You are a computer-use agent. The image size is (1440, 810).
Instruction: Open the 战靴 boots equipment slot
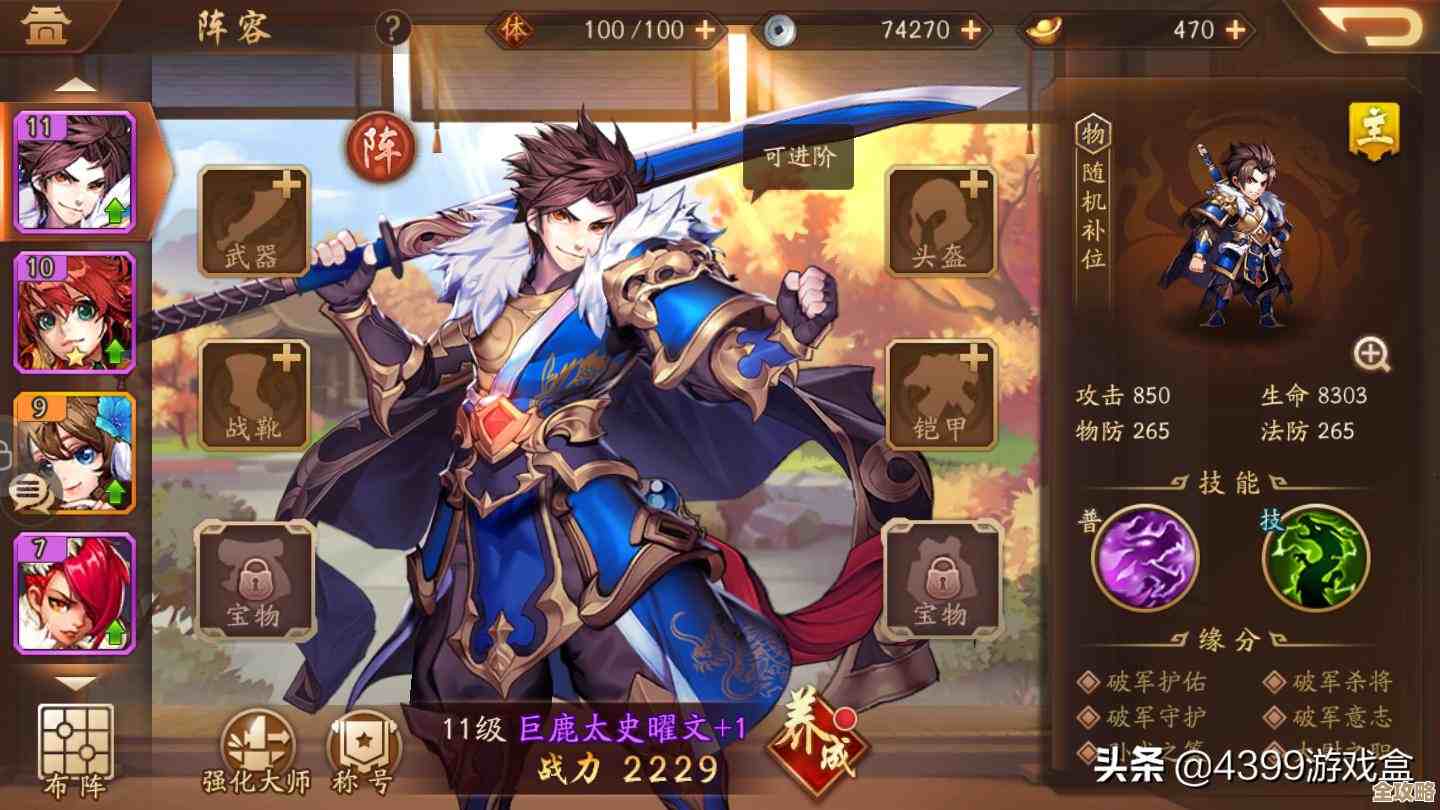[253, 394]
